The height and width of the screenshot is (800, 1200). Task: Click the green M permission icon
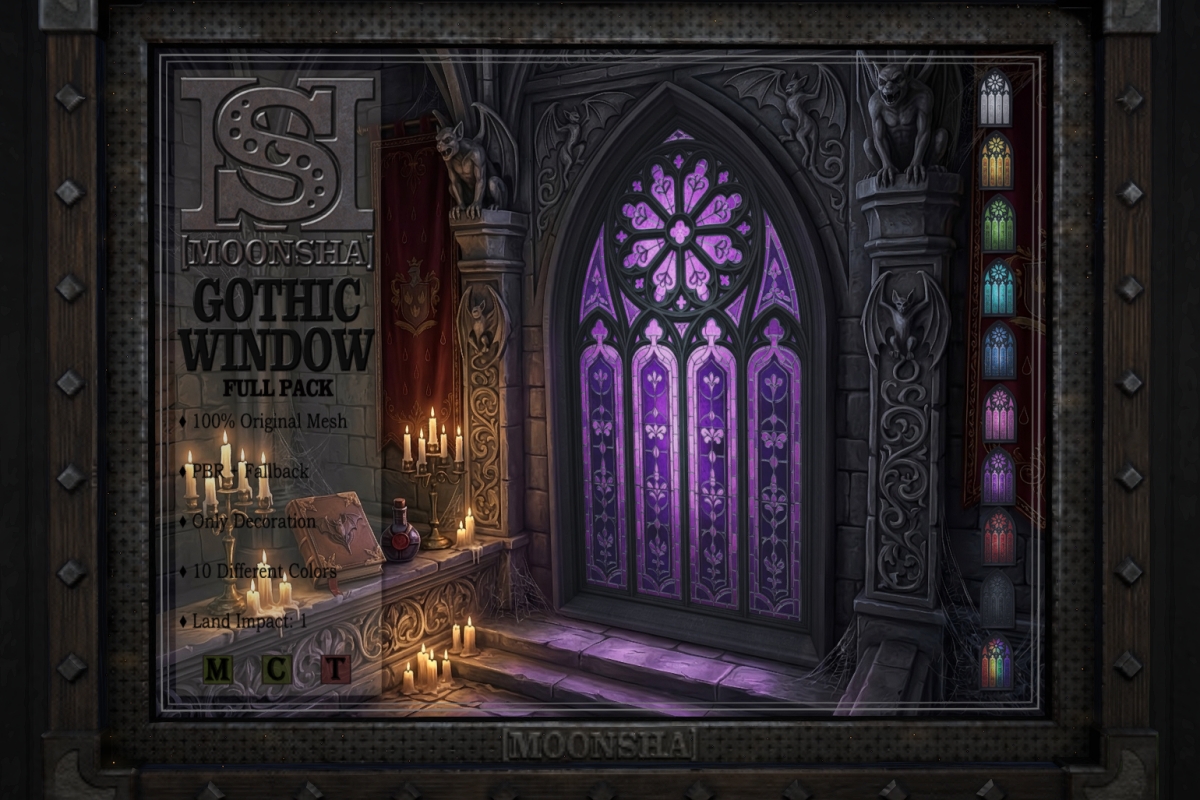(218, 669)
